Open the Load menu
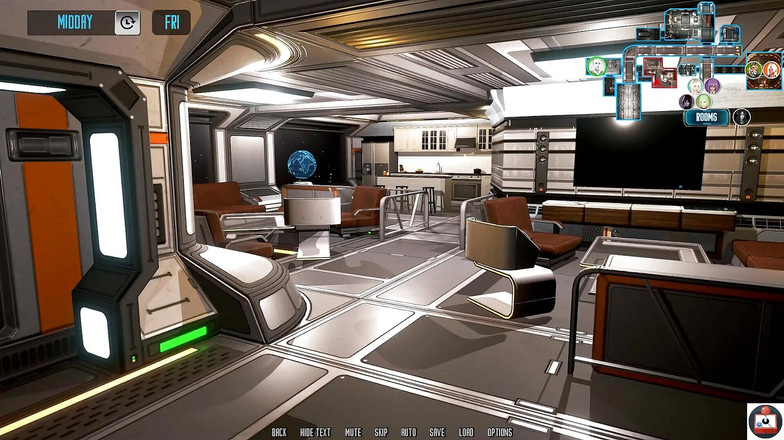The height and width of the screenshot is (440, 784). pyautogui.click(x=466, y=432)
